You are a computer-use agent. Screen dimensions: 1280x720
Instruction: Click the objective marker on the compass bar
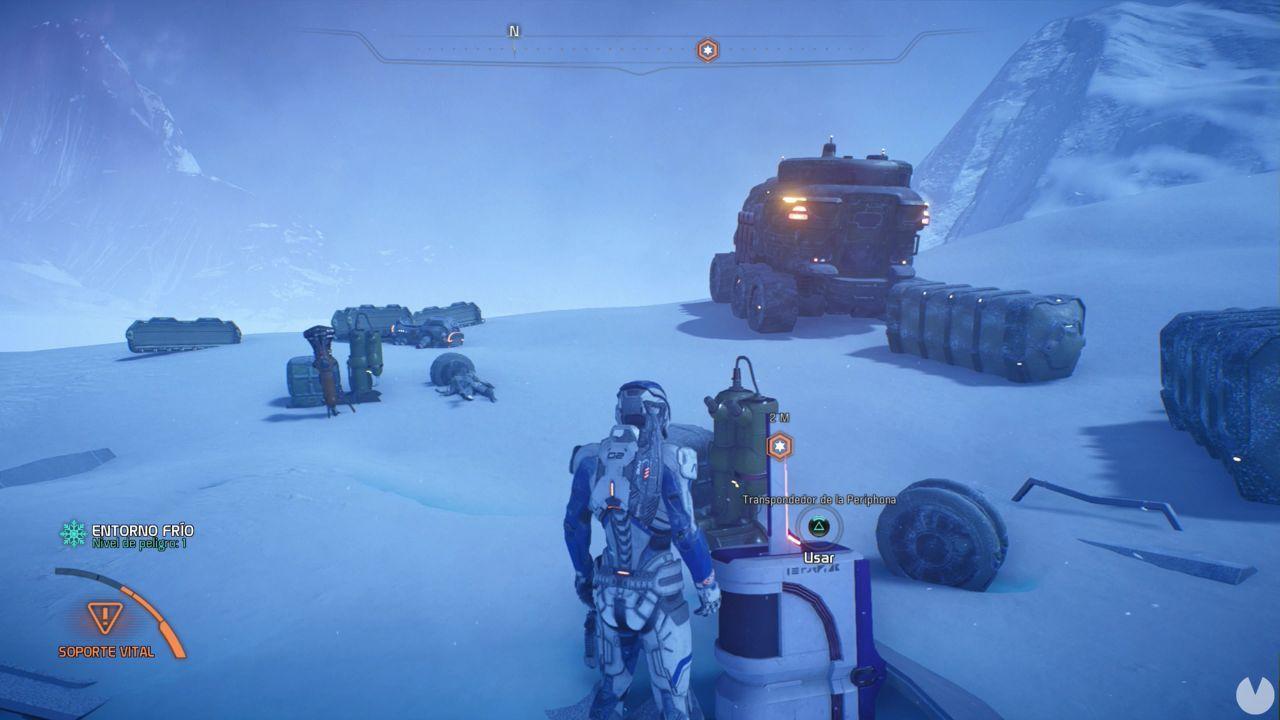tap(707, 50)
